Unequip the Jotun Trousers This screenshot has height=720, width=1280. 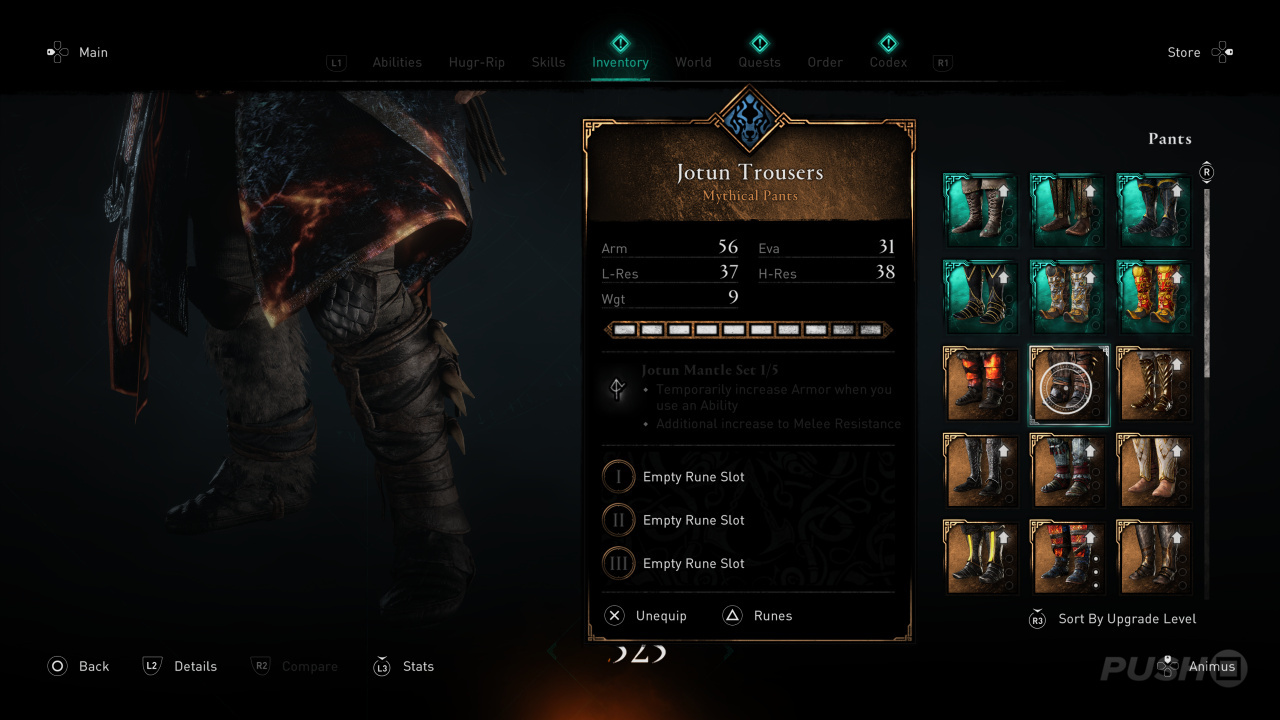[660, 616]
